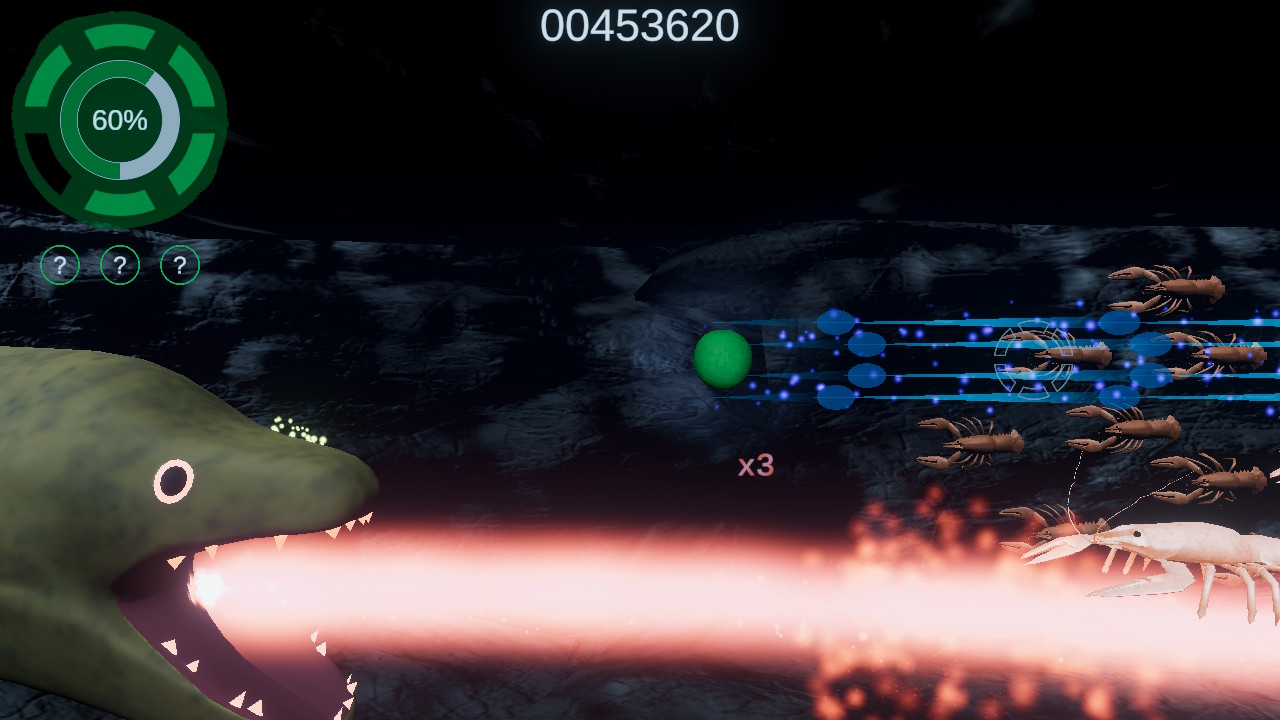1280x720 pixels.
Task: Click the first green question mark icon
Action: tap(58, 266)
